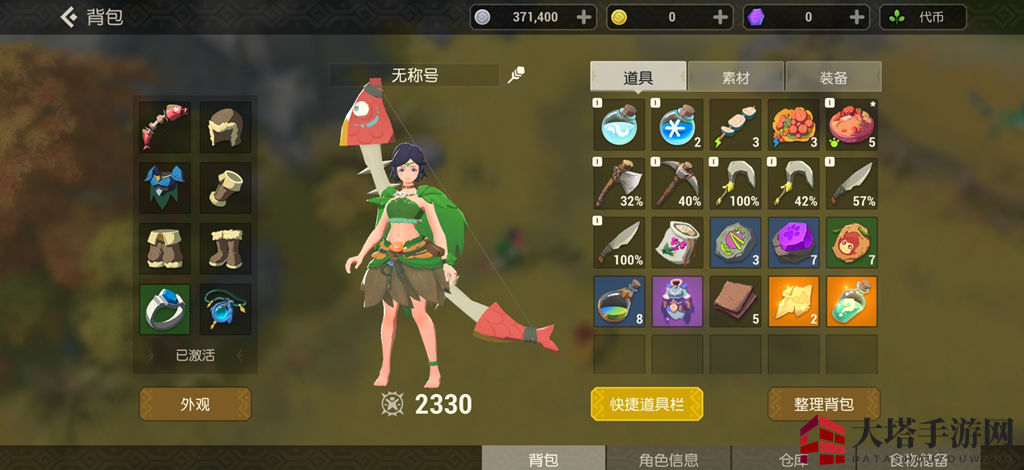This screenshot has height=470, width=1024.
Task: Select the equipped fur boots slot
Action: (225, 247)
